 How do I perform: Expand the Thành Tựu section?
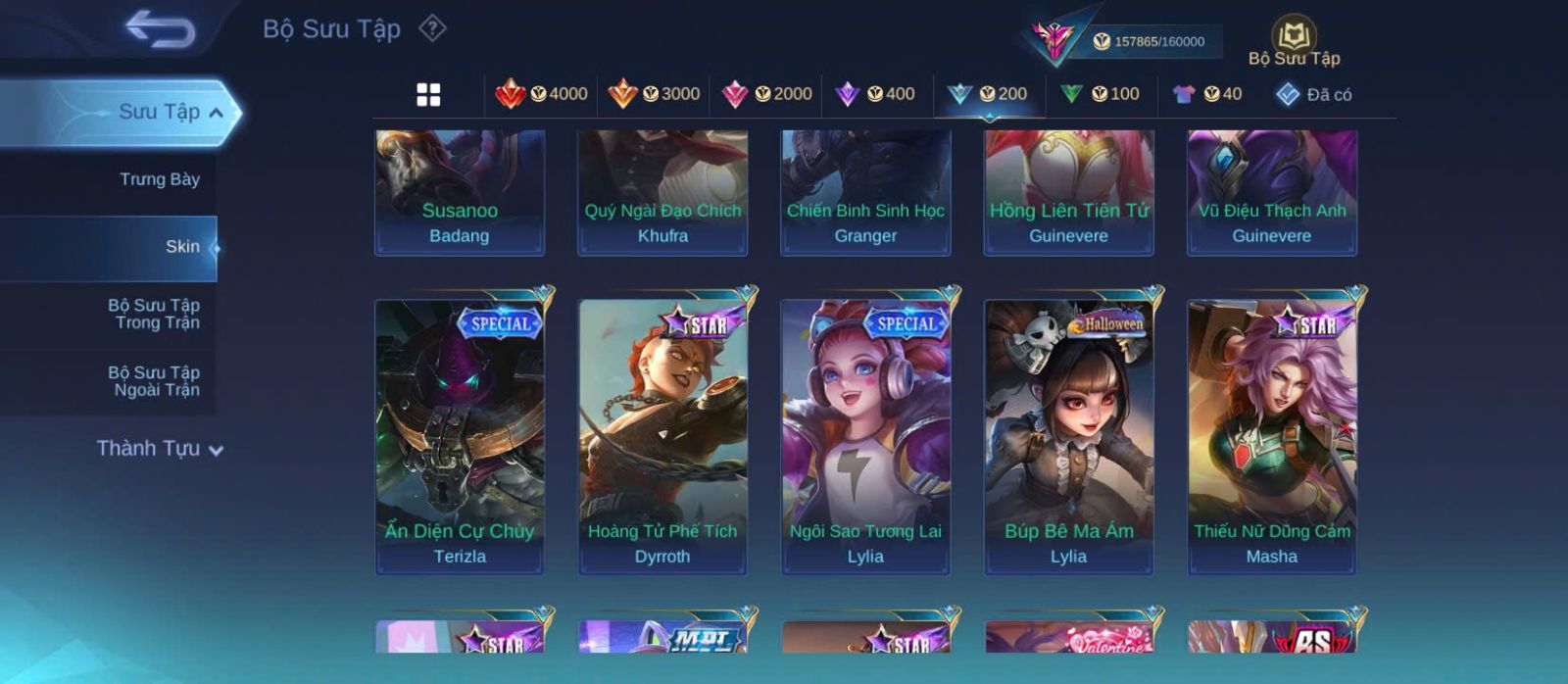(161, 449)
